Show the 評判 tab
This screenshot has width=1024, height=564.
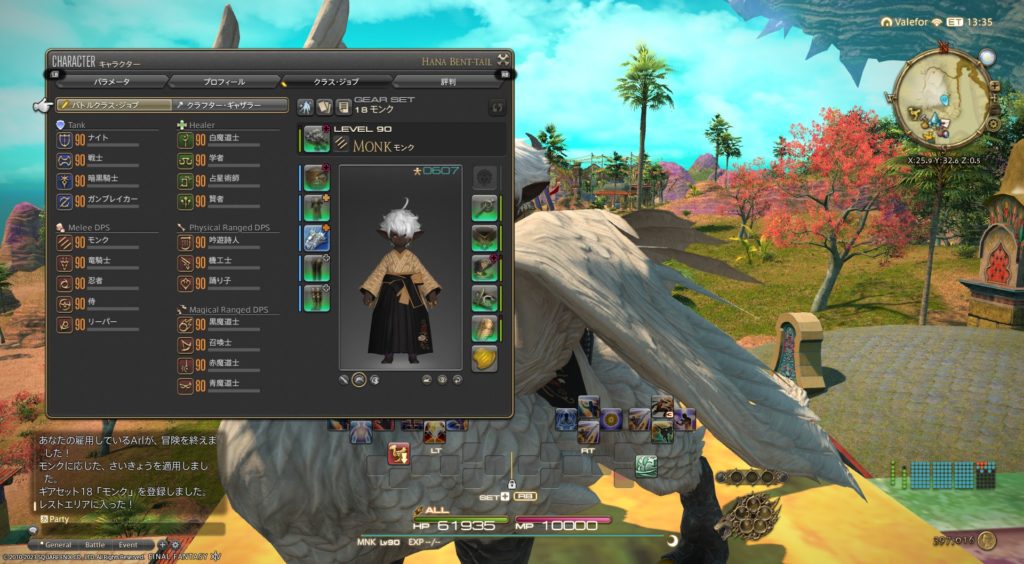[x=447, y=81]
